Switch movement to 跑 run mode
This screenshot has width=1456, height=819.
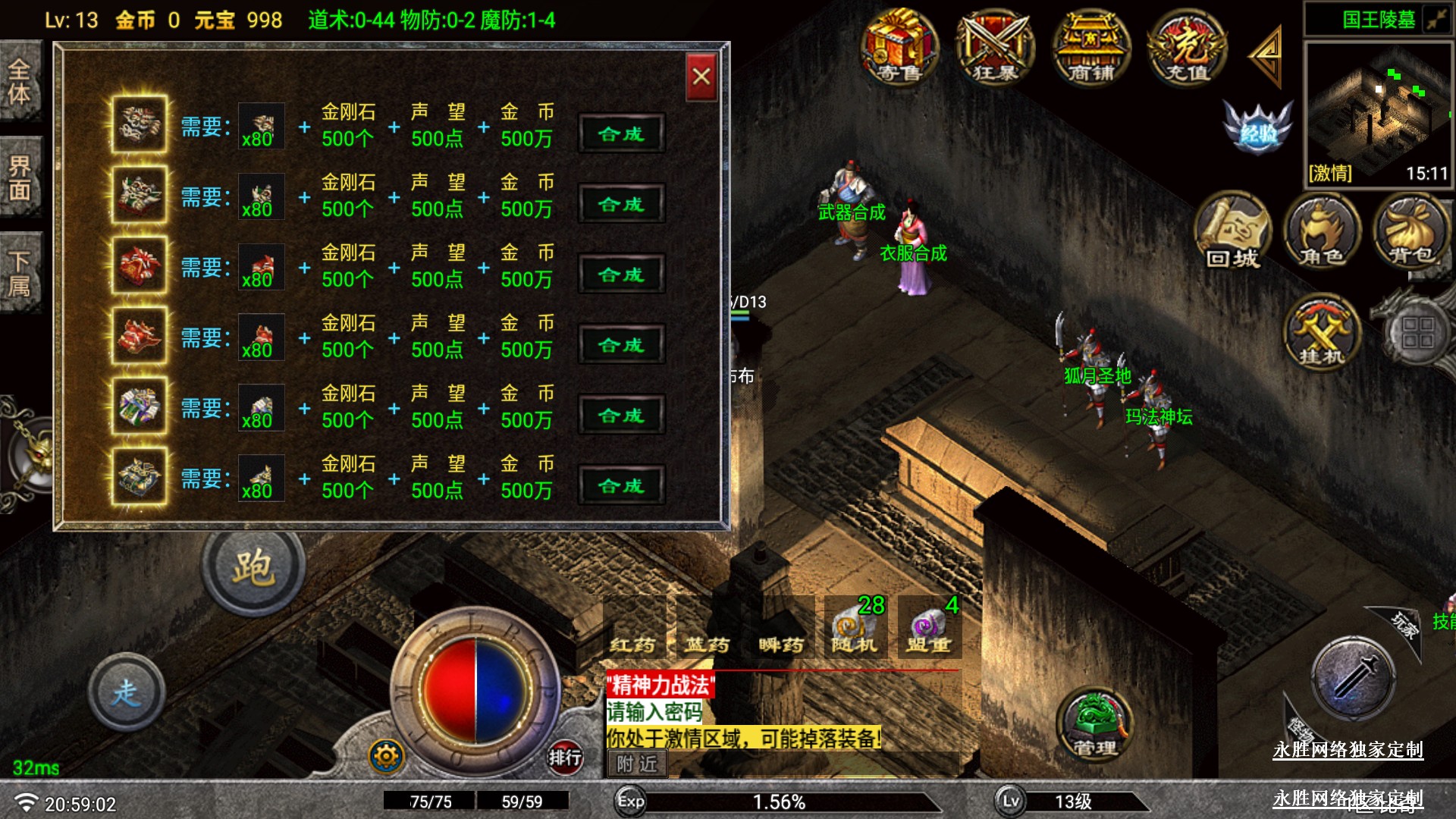click(x=253, y=569)
